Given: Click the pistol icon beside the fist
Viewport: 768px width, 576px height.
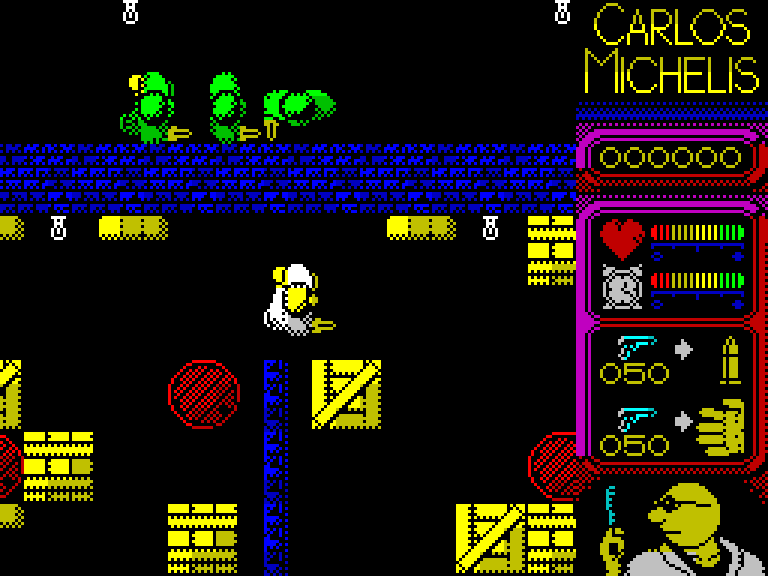Looking at the screenshot, I should click(636, 417).
